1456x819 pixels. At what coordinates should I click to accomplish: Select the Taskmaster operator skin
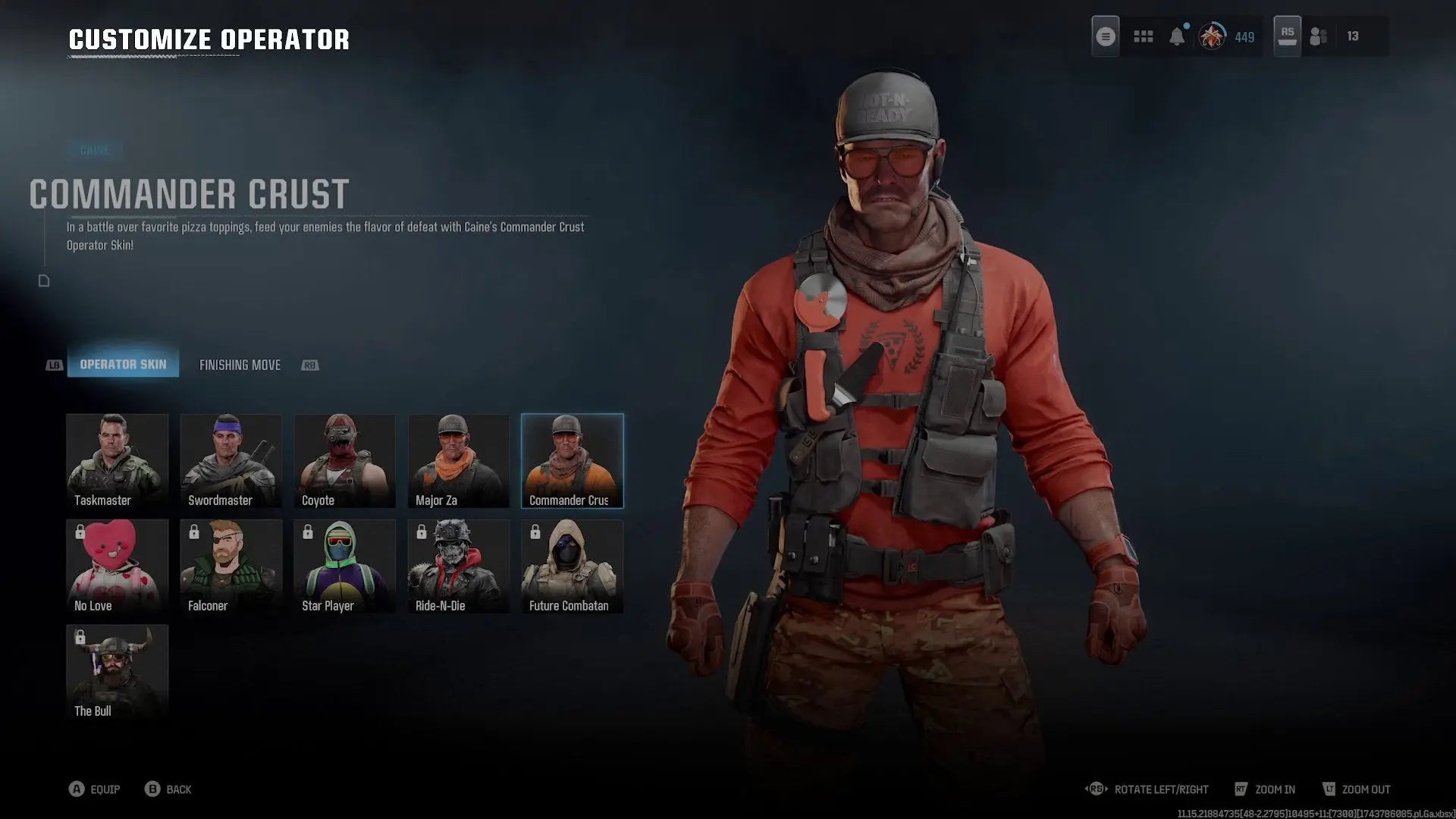tap(117, 459)
